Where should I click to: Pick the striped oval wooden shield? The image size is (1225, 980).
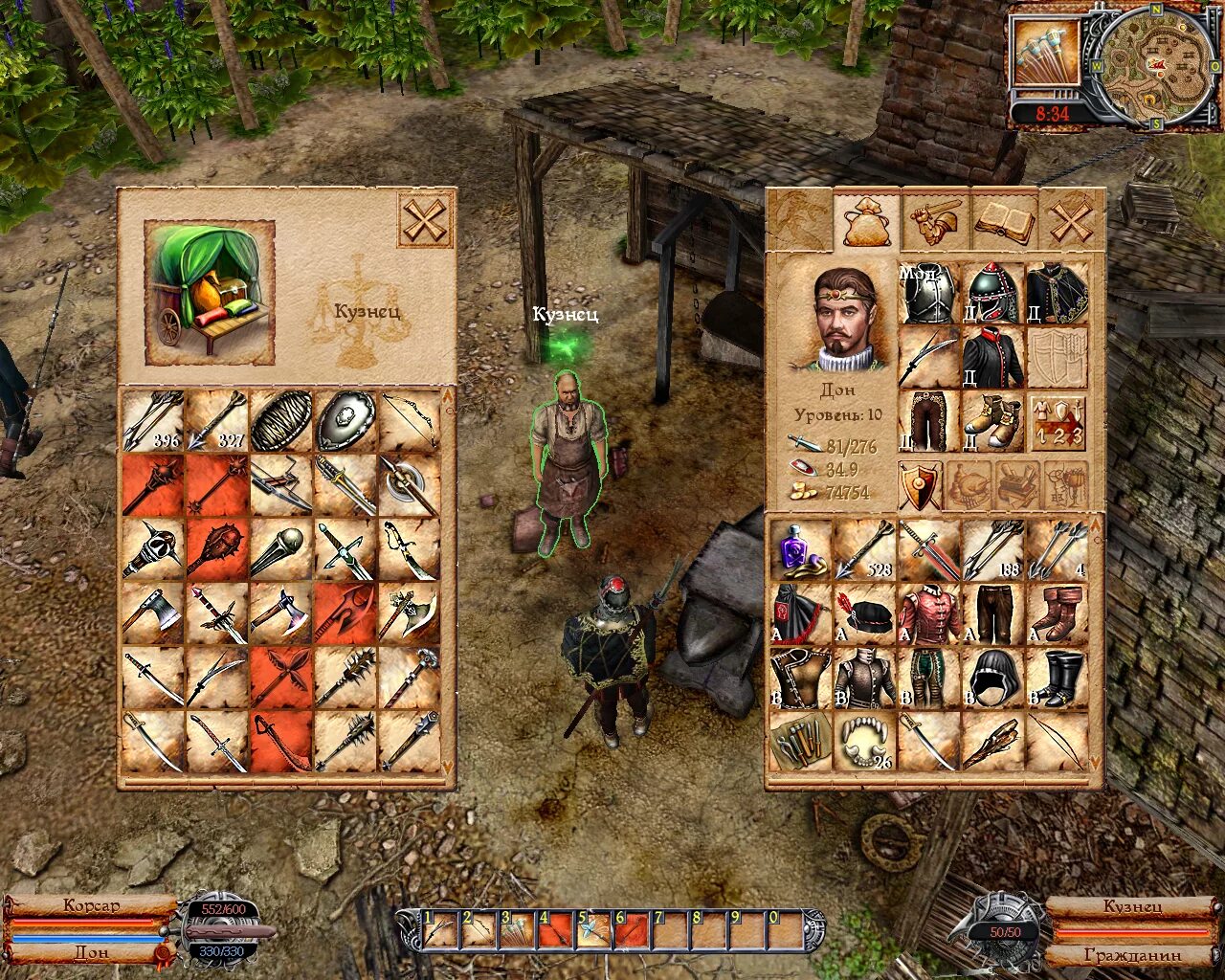point(281,420)
